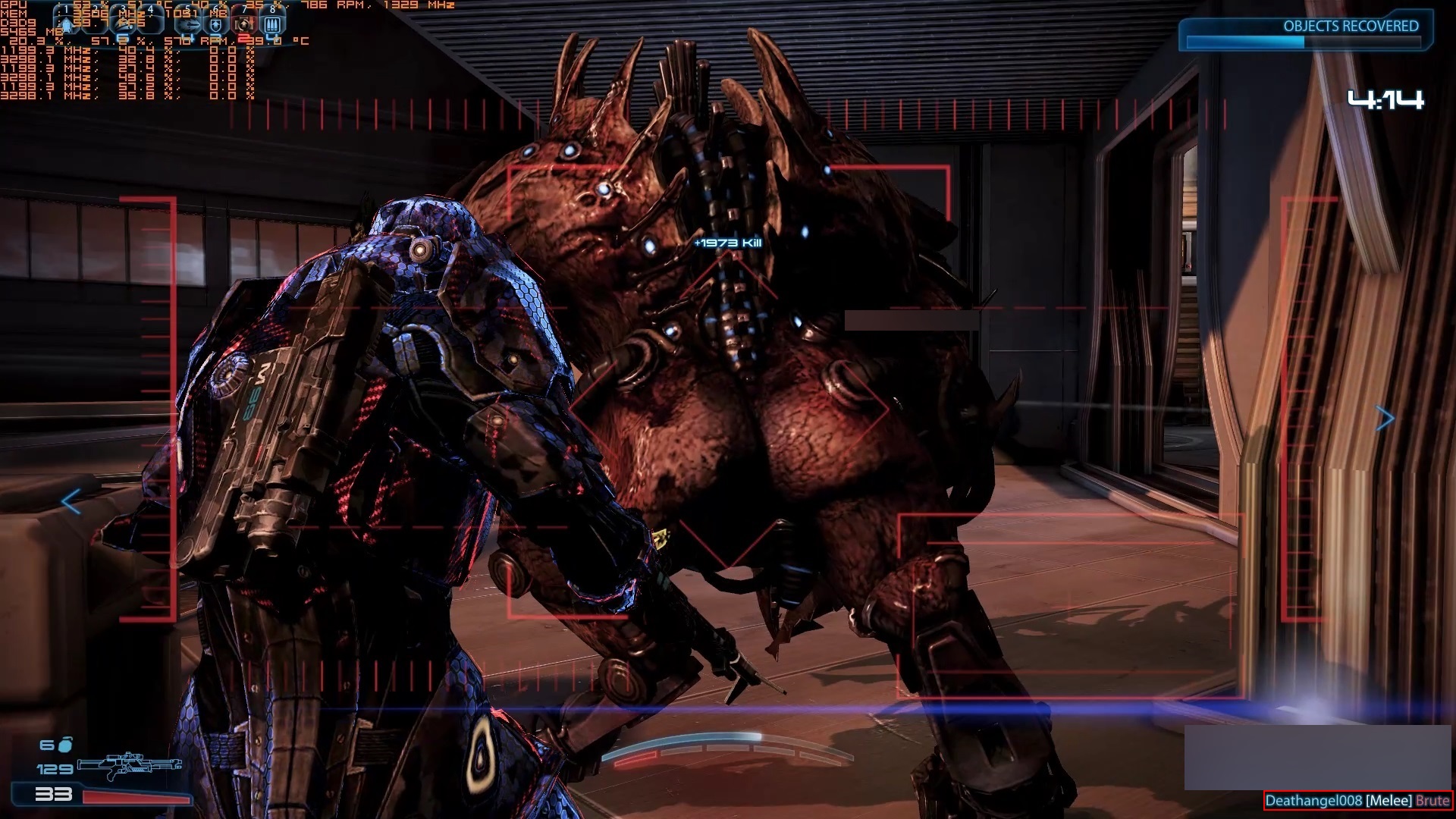Select the red revive consumable in slot 7
The width and height of the screenshot is (1456, 819).
[243, 24]
